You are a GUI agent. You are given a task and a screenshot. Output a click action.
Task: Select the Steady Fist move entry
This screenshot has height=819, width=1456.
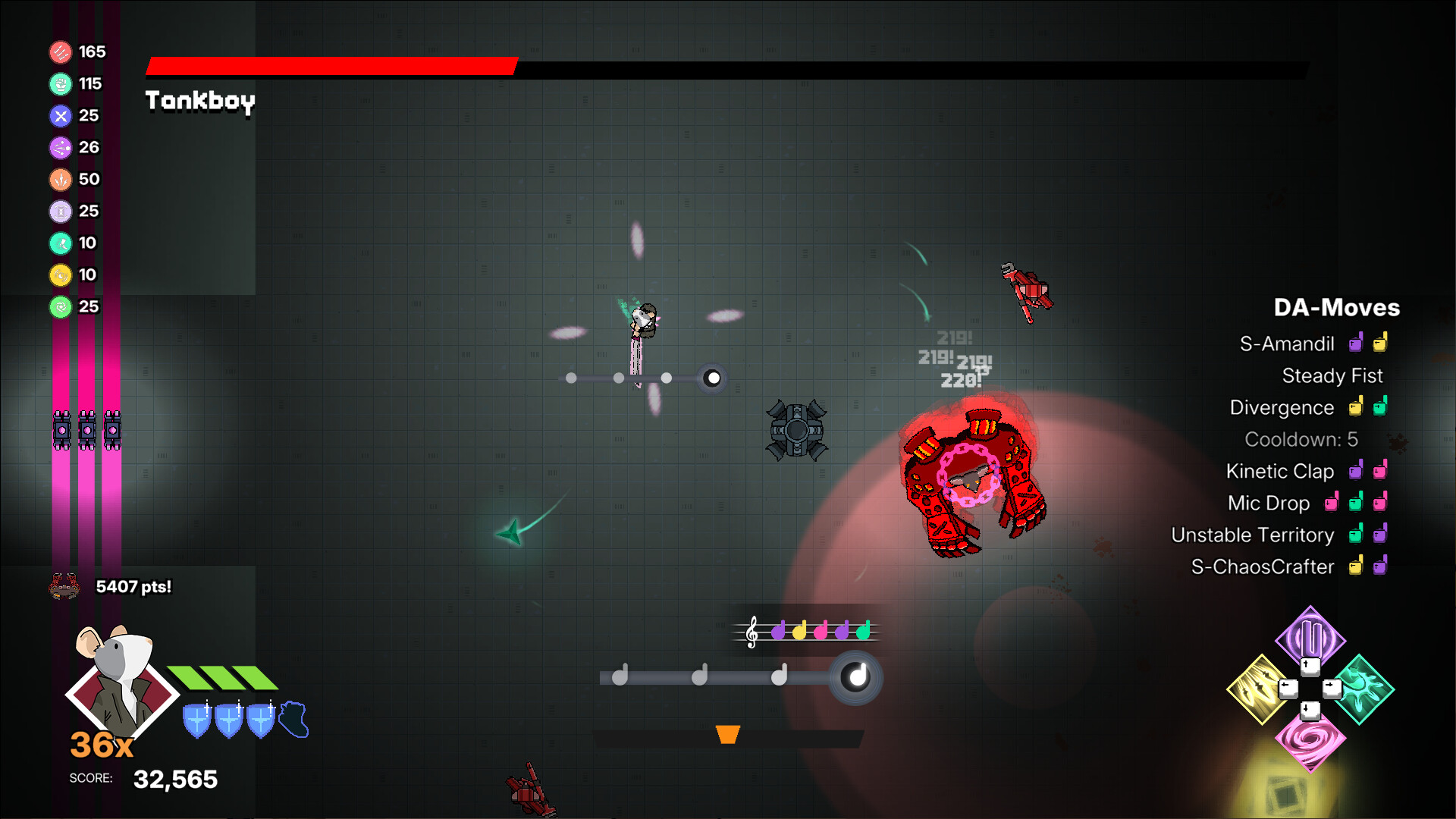pos(1332,375)
